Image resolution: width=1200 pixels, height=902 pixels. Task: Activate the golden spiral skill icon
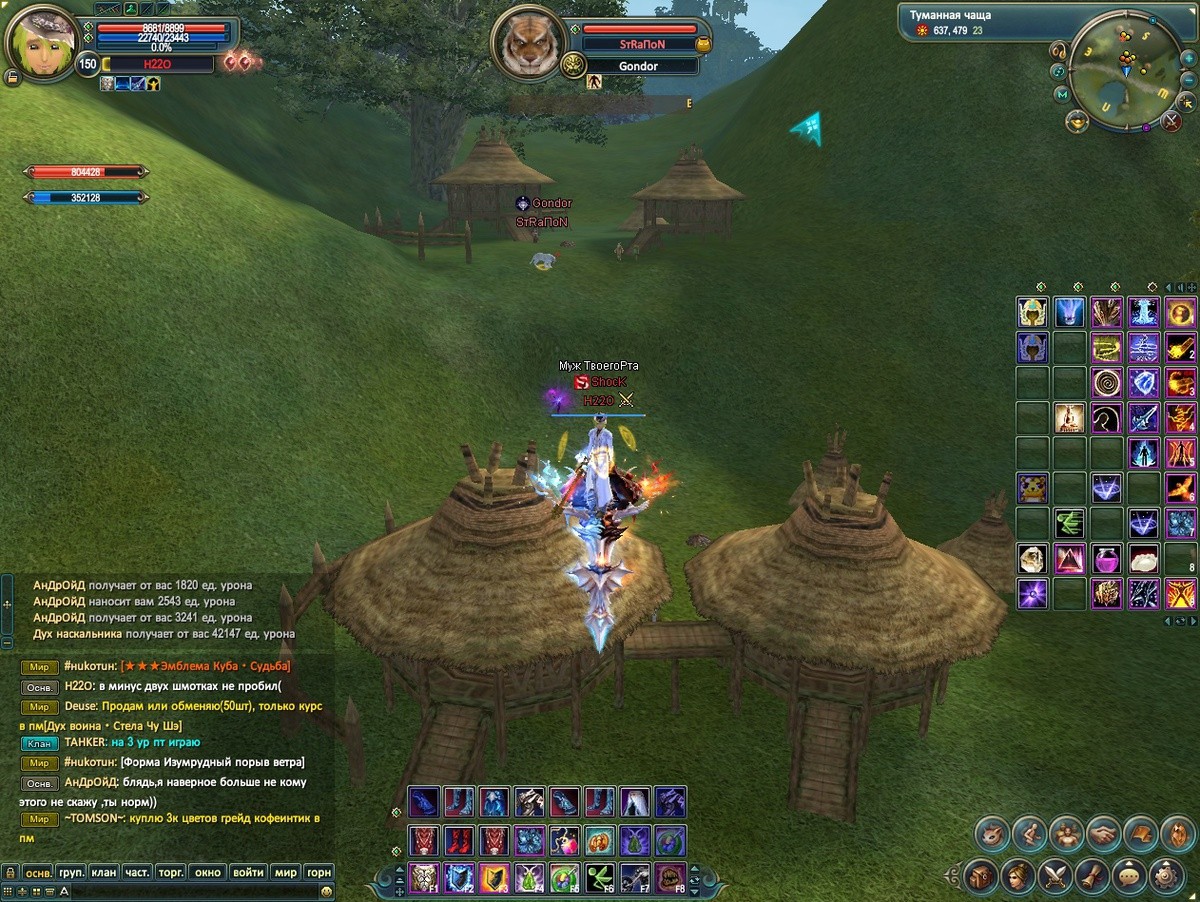[x=1107, y=382]
